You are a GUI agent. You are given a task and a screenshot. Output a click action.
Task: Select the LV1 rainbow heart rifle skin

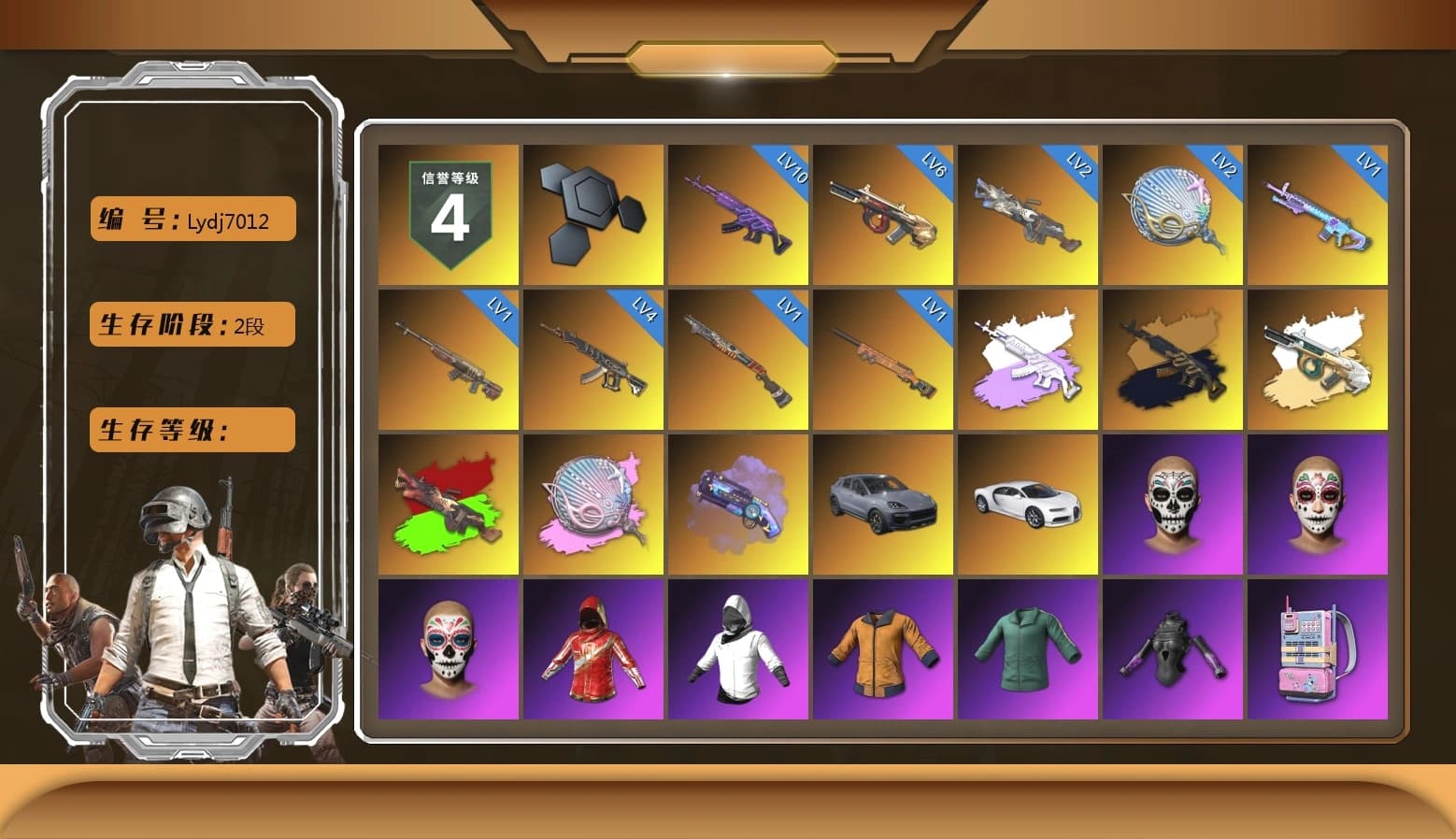[x=1319, y=215]
